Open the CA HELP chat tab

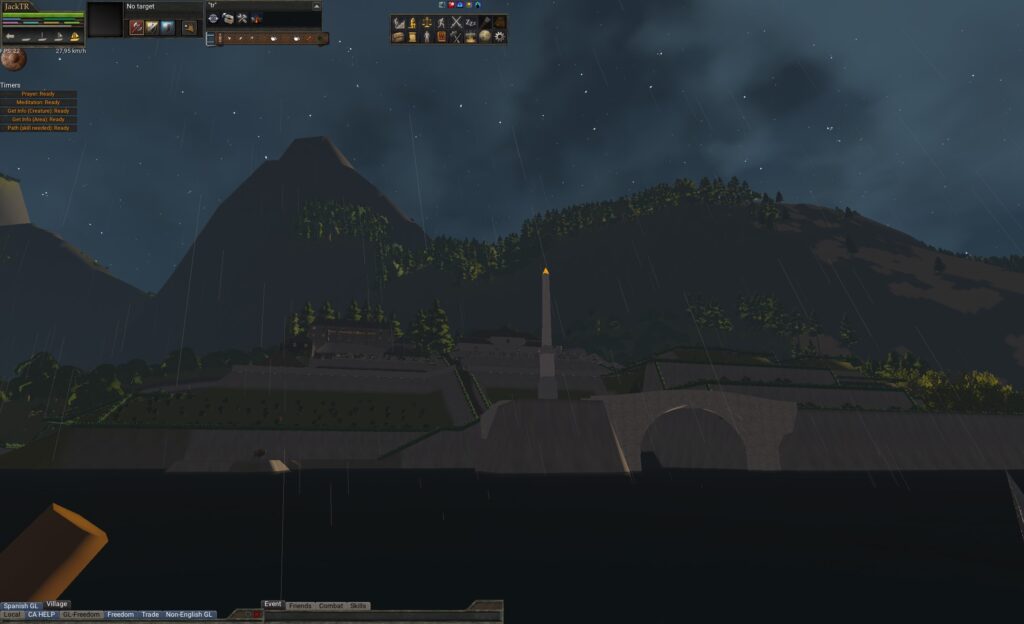click(x=41, y=614)
